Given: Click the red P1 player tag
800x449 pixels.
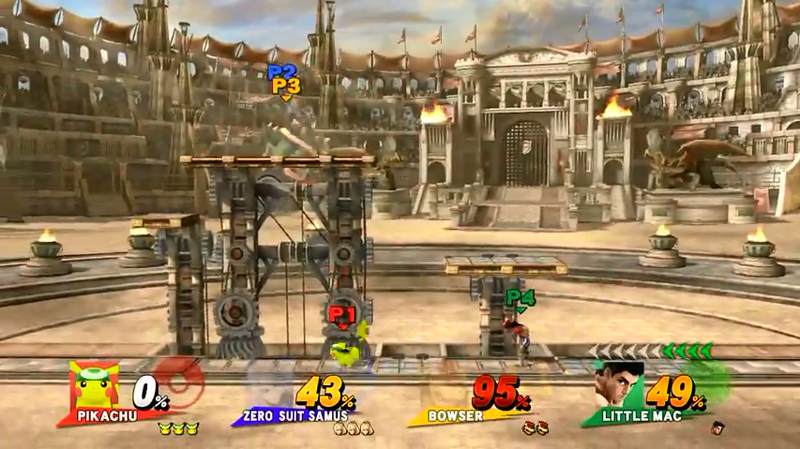Looking at the screenshot, I should click(x=342, y=315).
